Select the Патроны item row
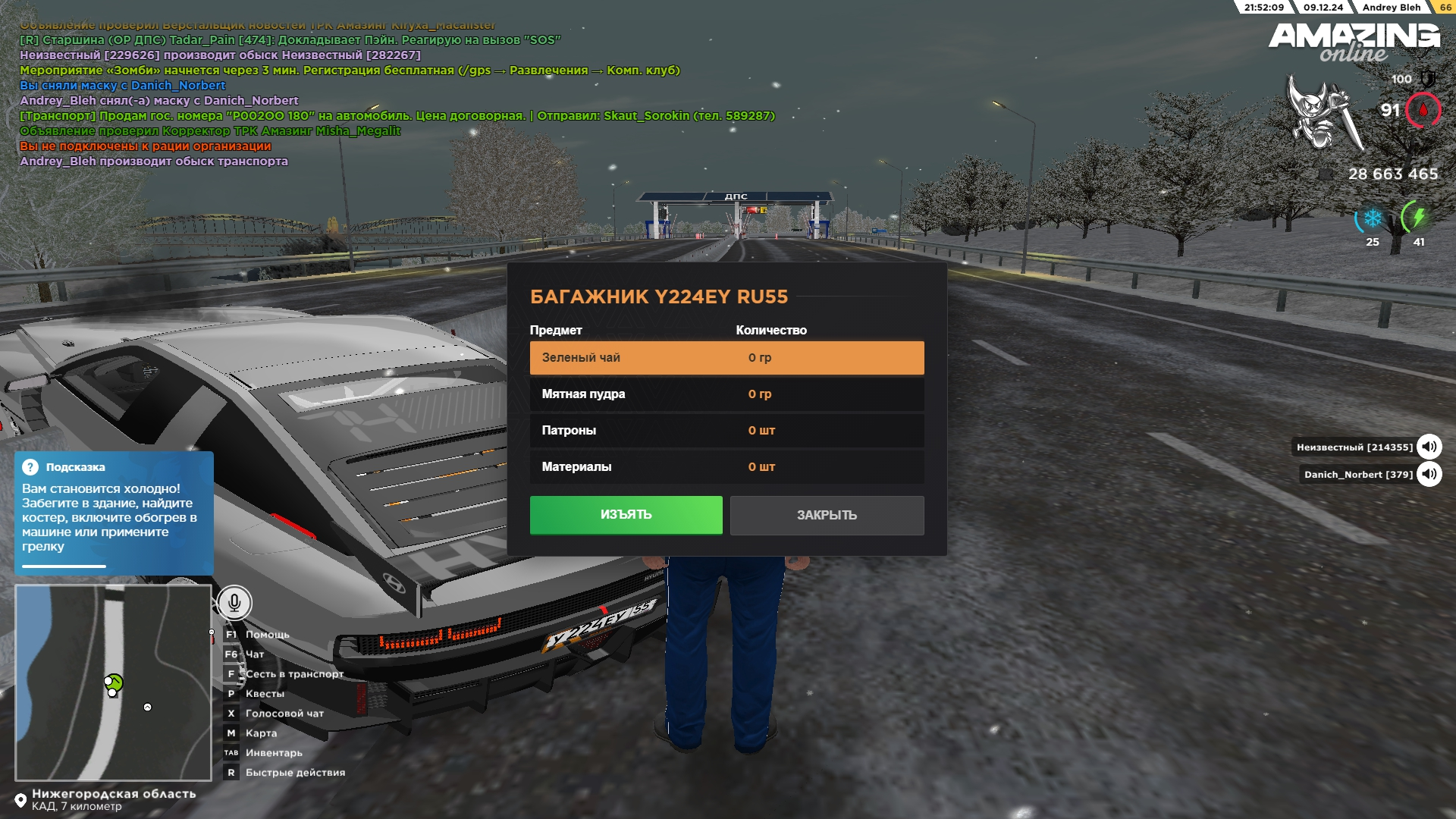 pos(726,431)
